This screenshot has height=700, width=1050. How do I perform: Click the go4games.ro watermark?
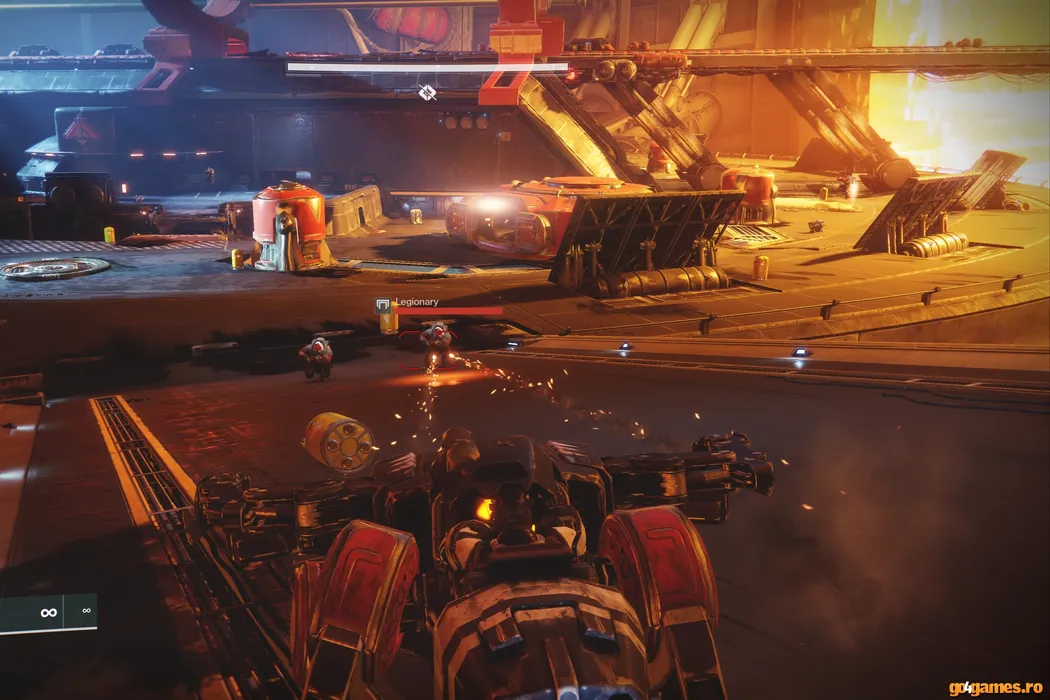(x=994, y=688)
